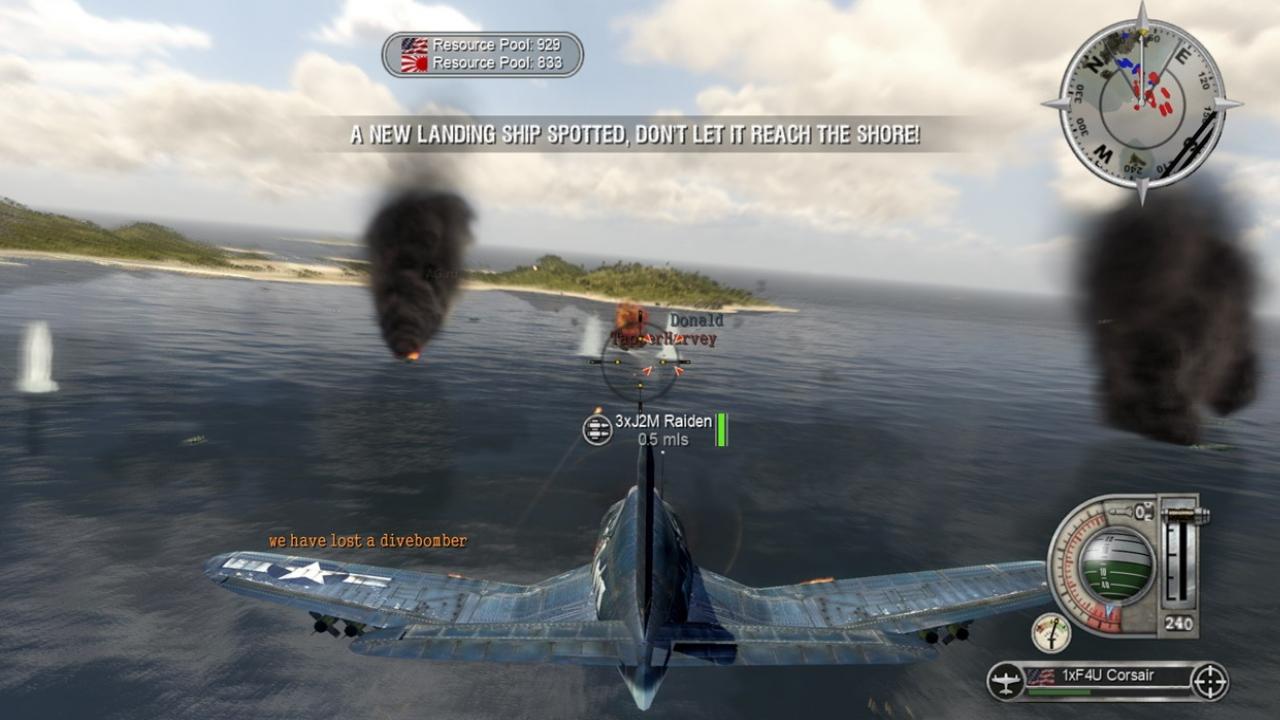
Task: Click the Japanese flag beside Resource Pool 833
Action: [413, 62]
